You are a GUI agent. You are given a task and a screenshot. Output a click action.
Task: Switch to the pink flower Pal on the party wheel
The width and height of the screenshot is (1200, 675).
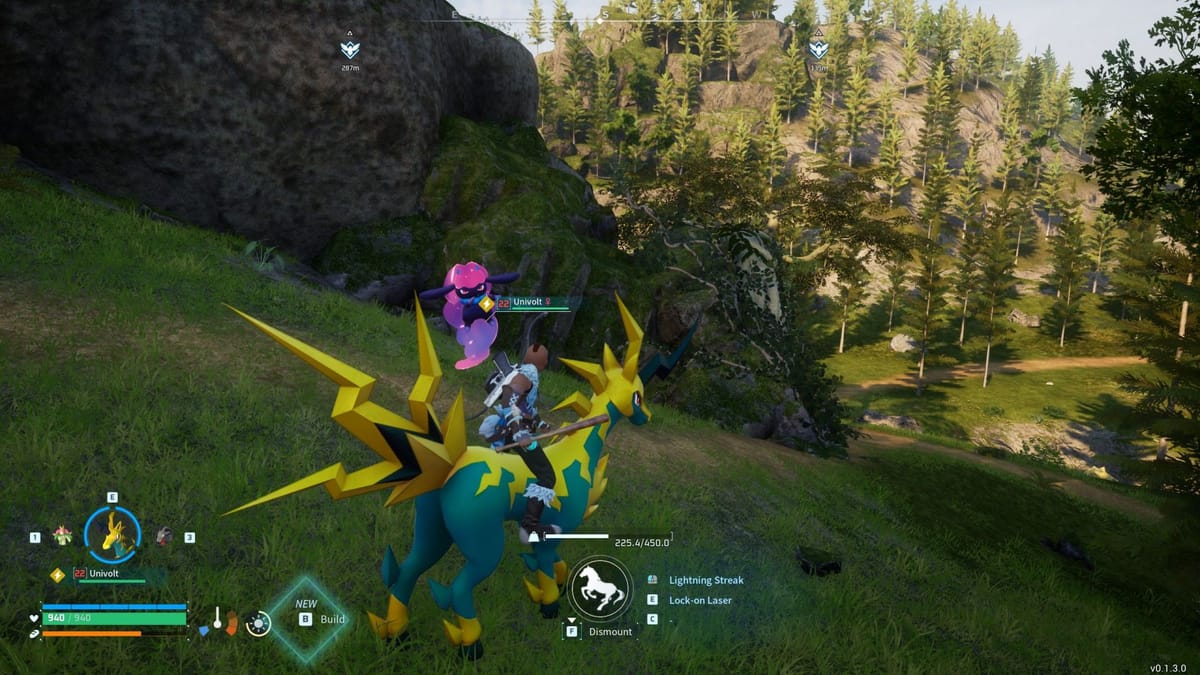pos(63,536)
